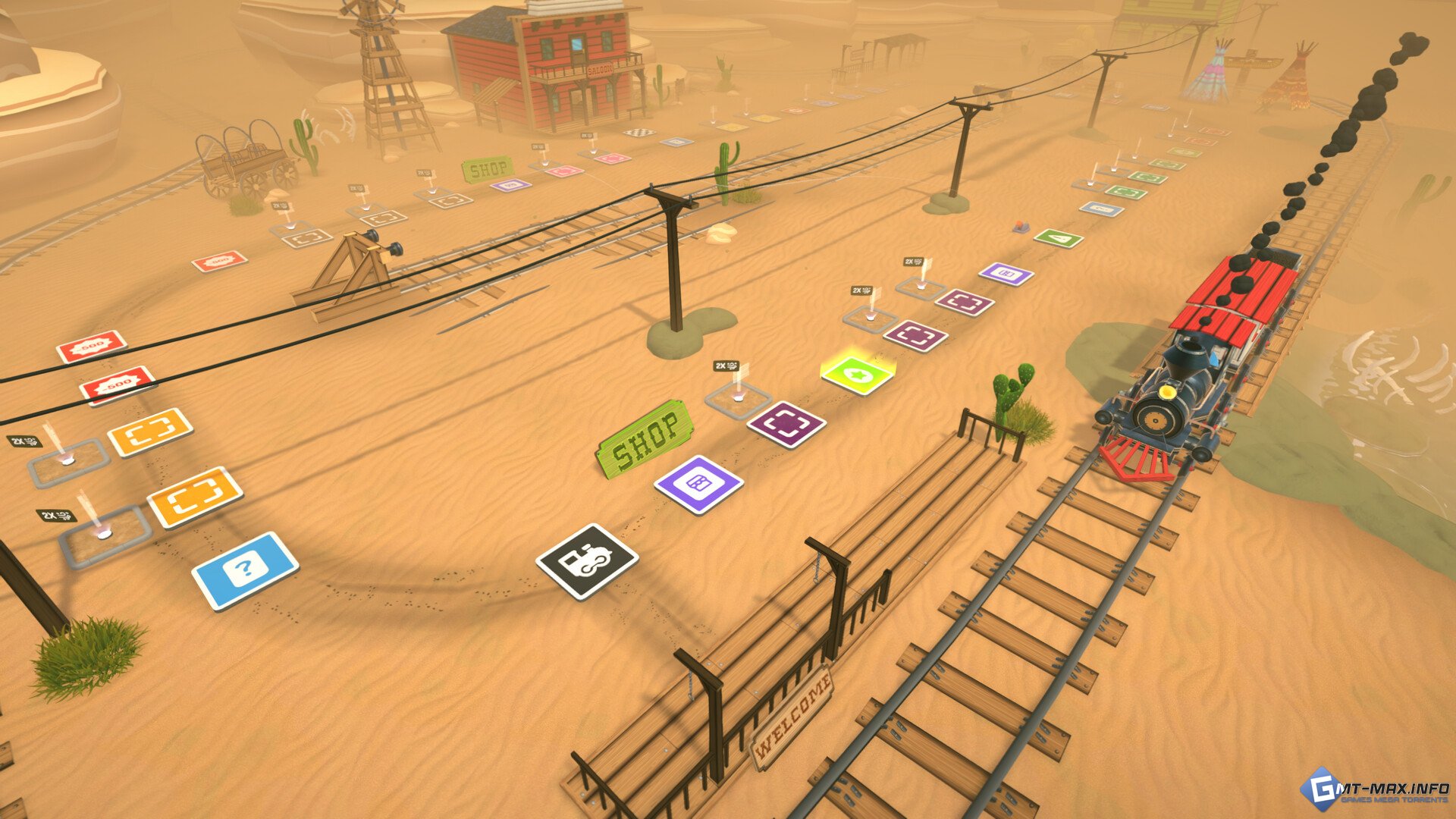Select the blue question mark tile
1456x819 pixels.
(x=244, y=570)
